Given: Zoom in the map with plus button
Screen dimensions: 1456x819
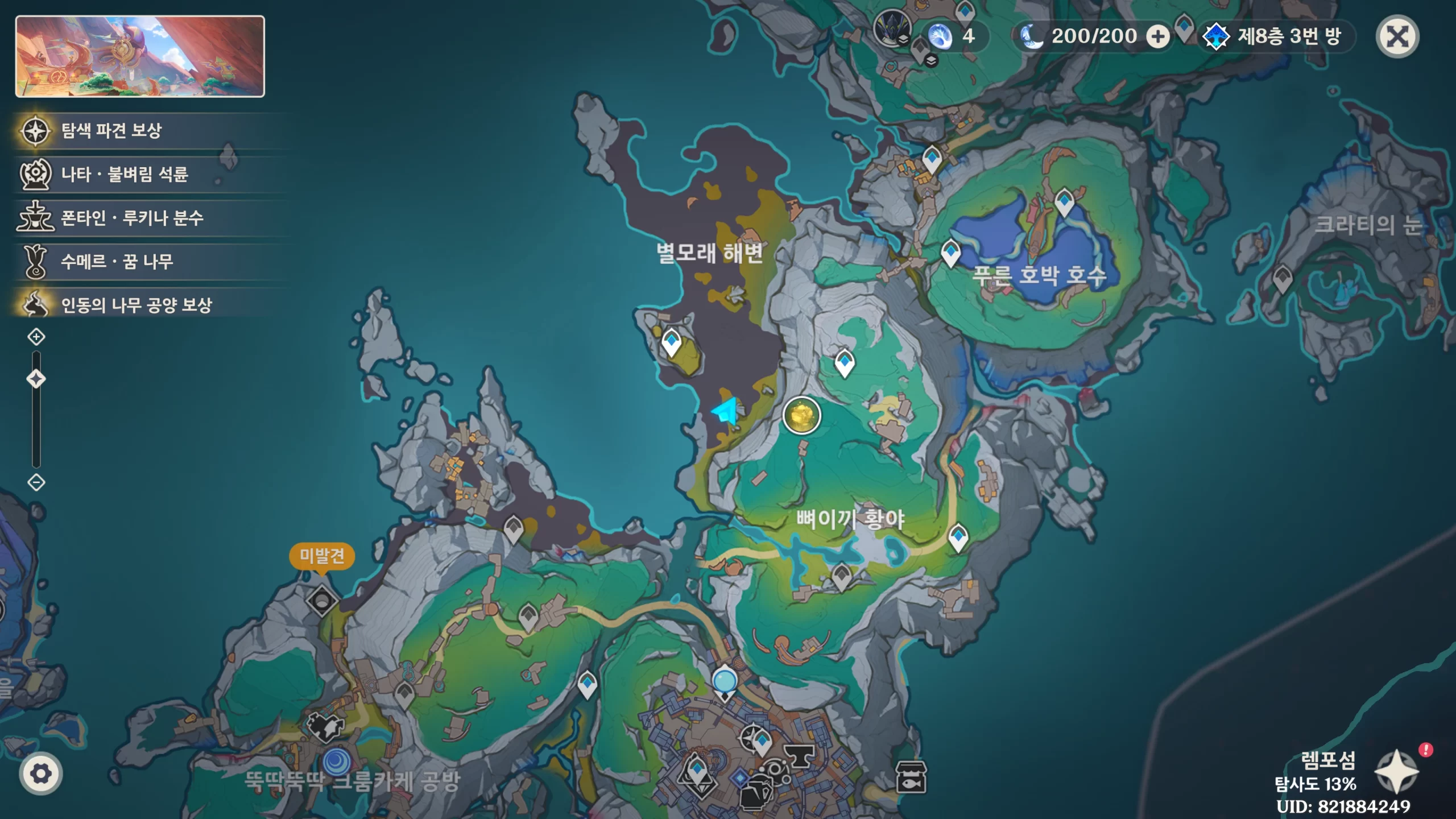Looking at the screenshot, I should tap(36, 337).
